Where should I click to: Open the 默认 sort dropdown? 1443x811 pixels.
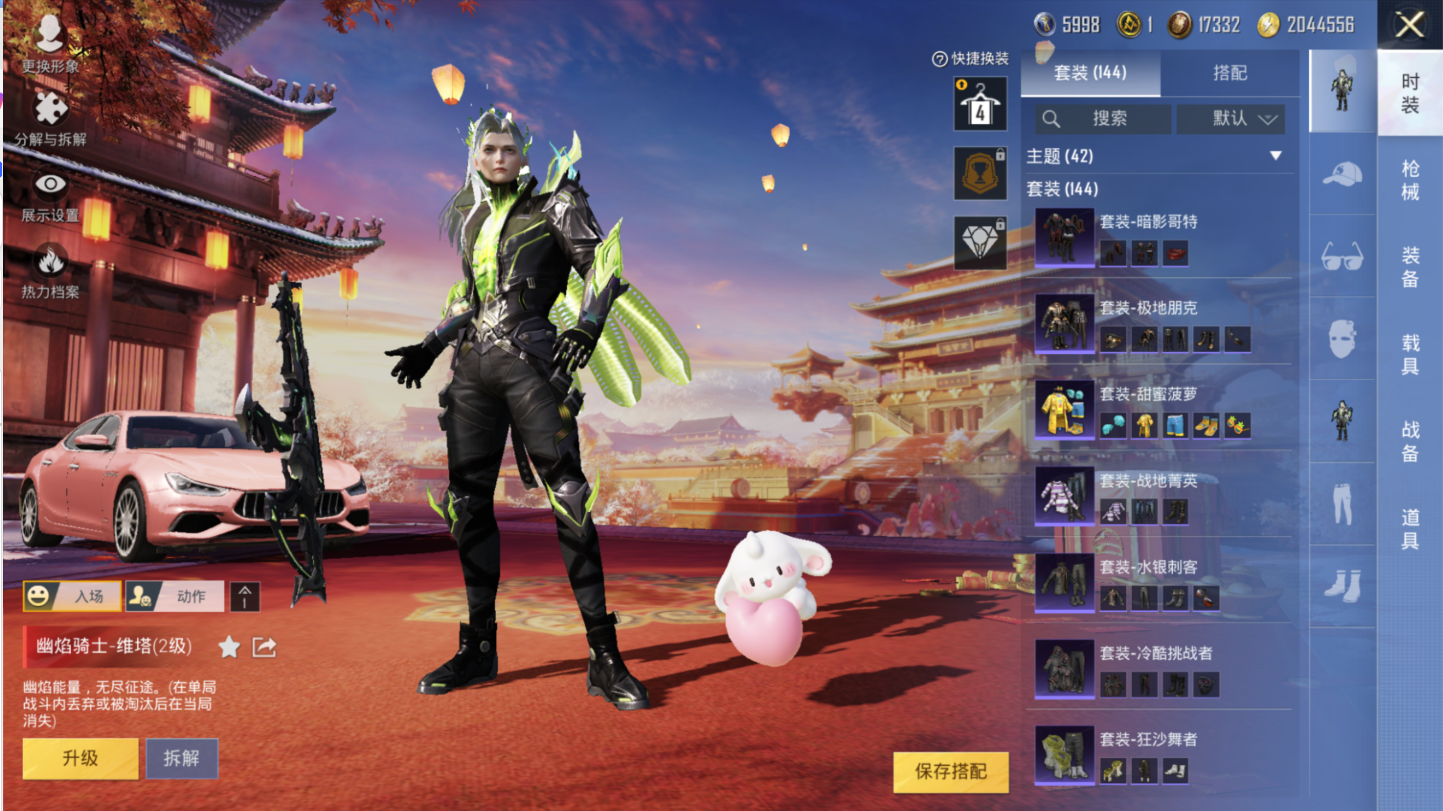coord(1231,119)
